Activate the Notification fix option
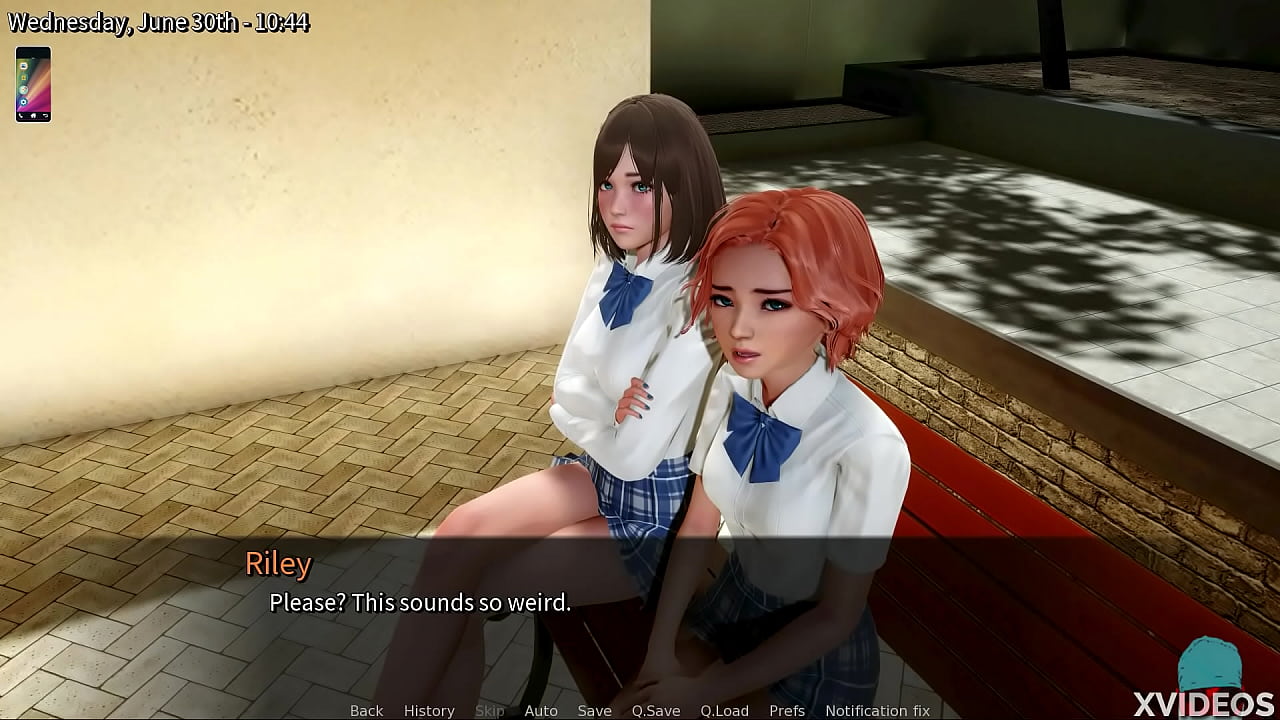Screen dimensions: 1280x720 point(879,710)
